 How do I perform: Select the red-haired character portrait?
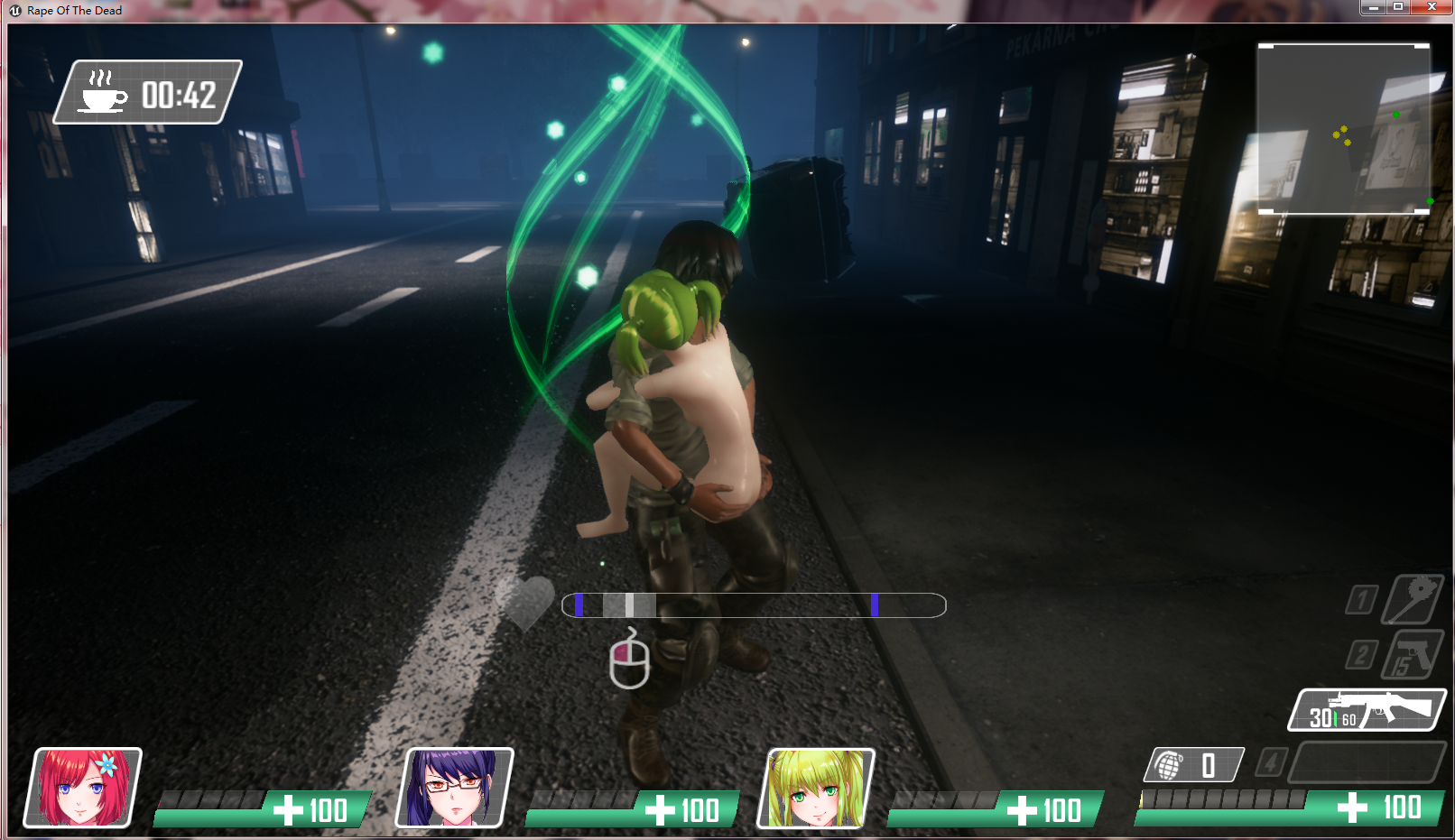pos(83,787)
